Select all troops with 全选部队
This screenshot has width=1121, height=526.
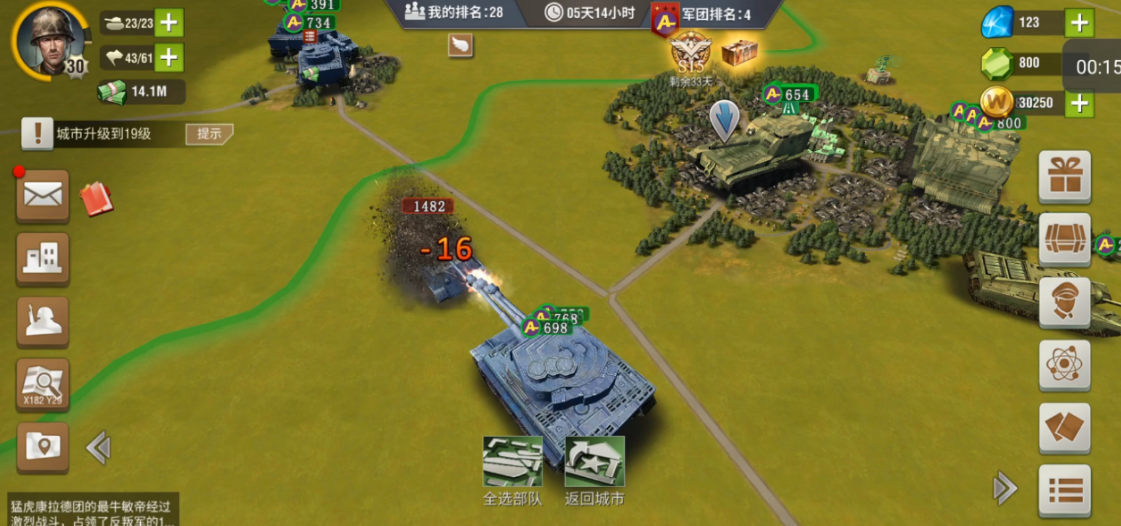(x=512, y=470)
